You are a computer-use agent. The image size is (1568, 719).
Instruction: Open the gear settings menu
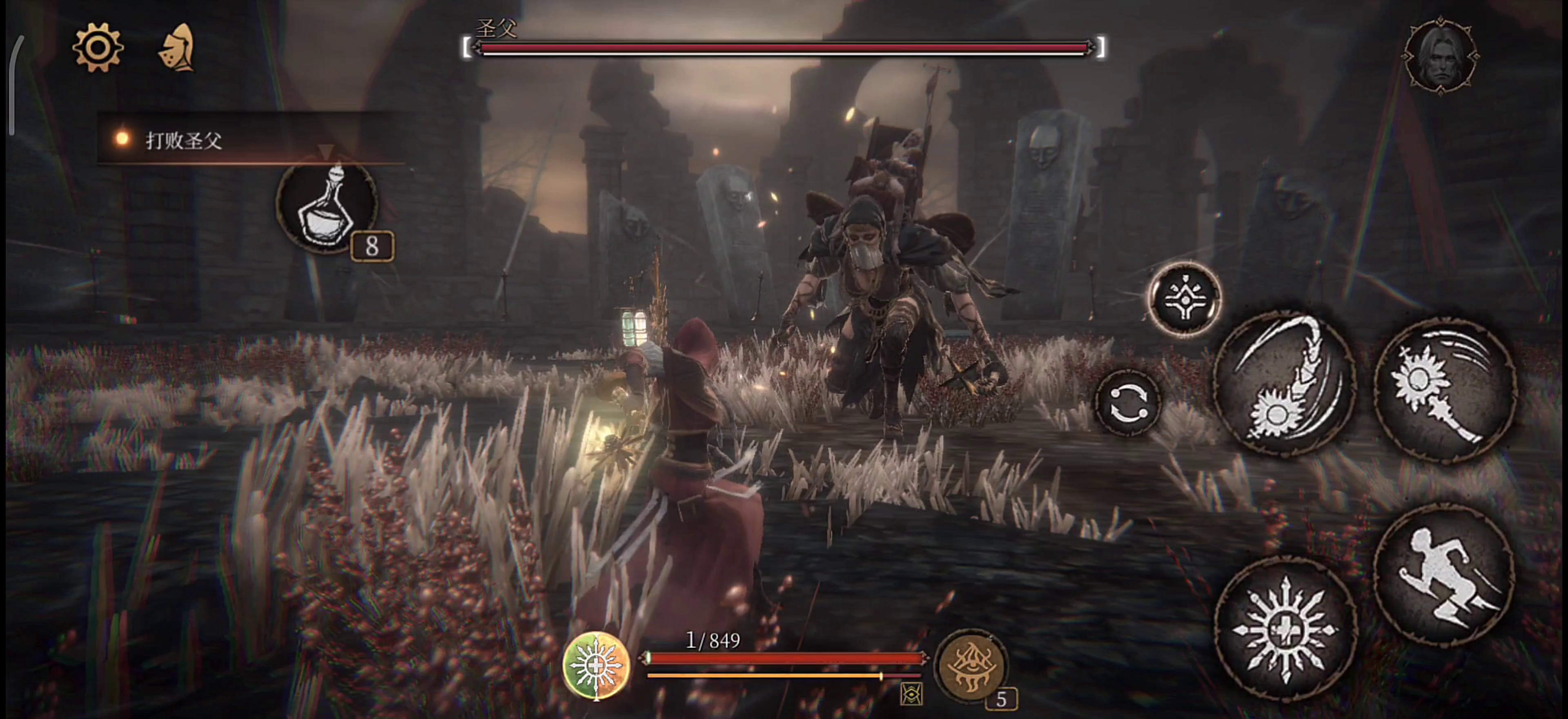tap(98, 47)
